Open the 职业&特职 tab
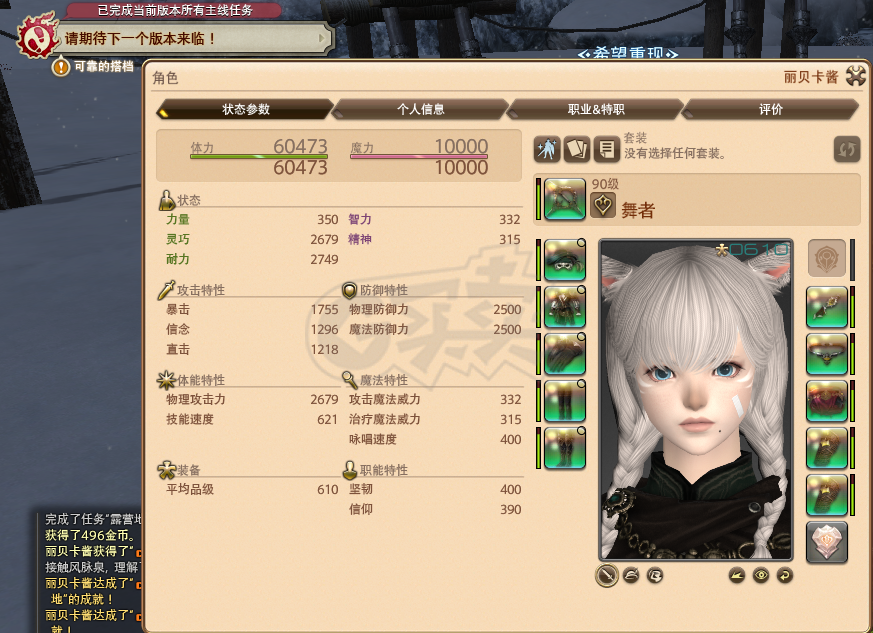The width and height of the screenshot is (873, 633). (596, 109)
